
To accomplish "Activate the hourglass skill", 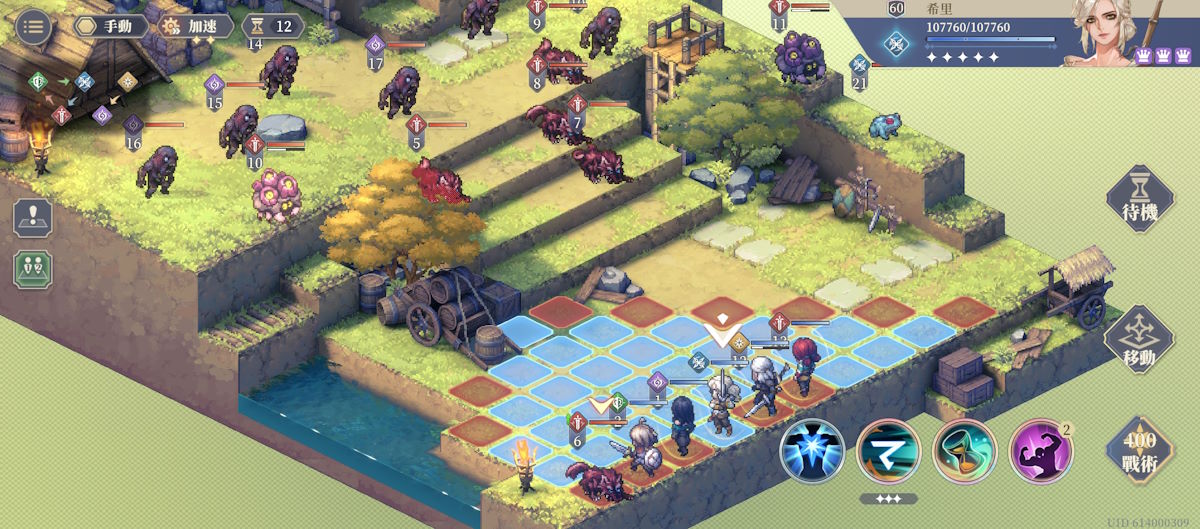I will click(x=965, y=451).
